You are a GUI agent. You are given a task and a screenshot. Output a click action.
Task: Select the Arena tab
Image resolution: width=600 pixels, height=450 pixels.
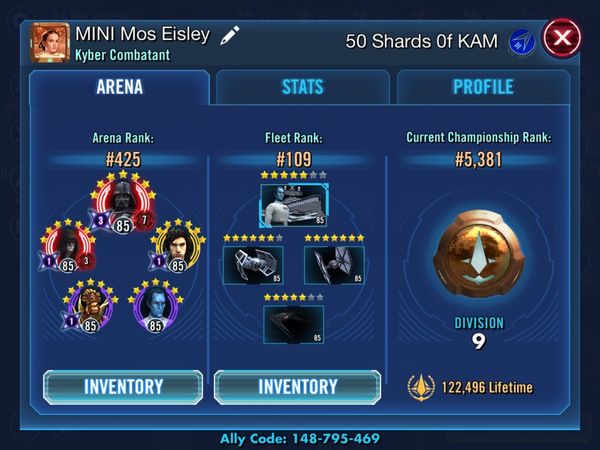119,87
